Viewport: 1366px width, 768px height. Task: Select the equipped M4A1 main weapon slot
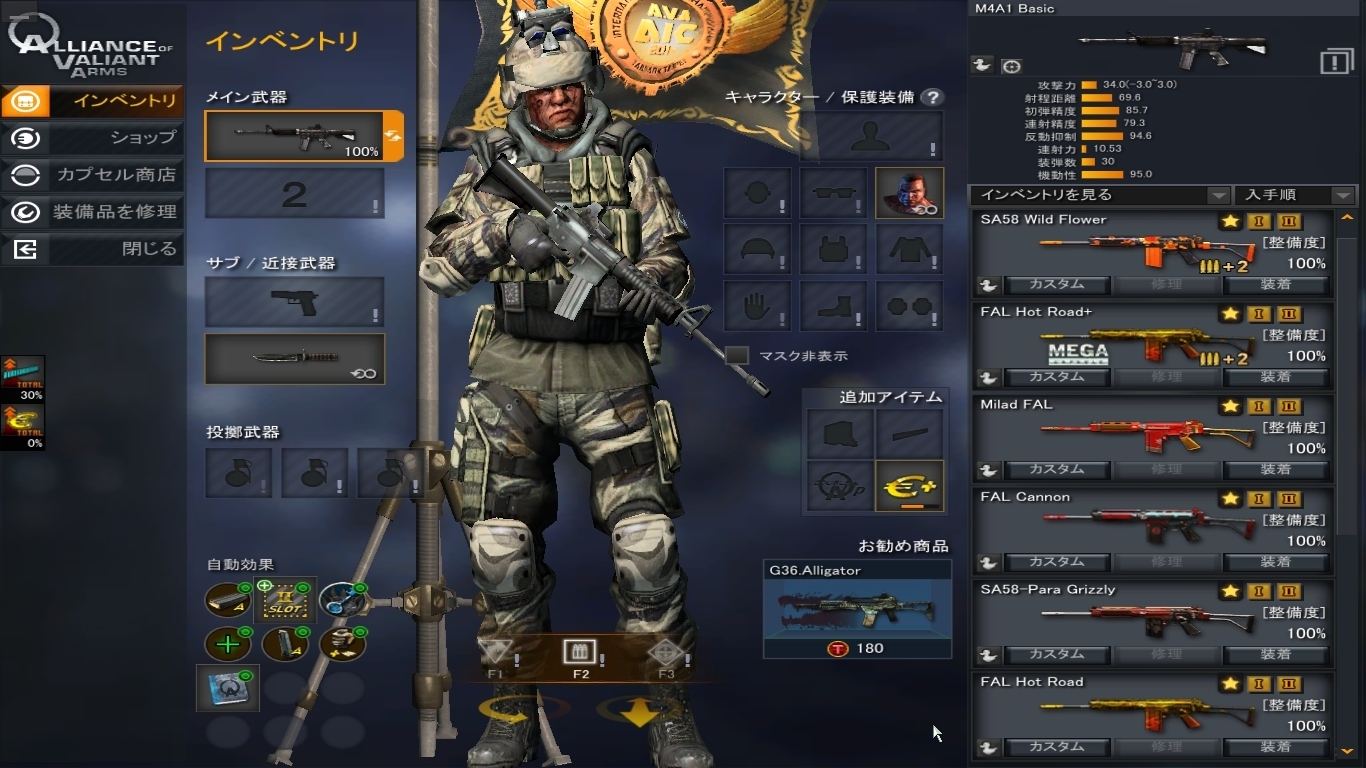pyautogui.click(x=294, y=137)
